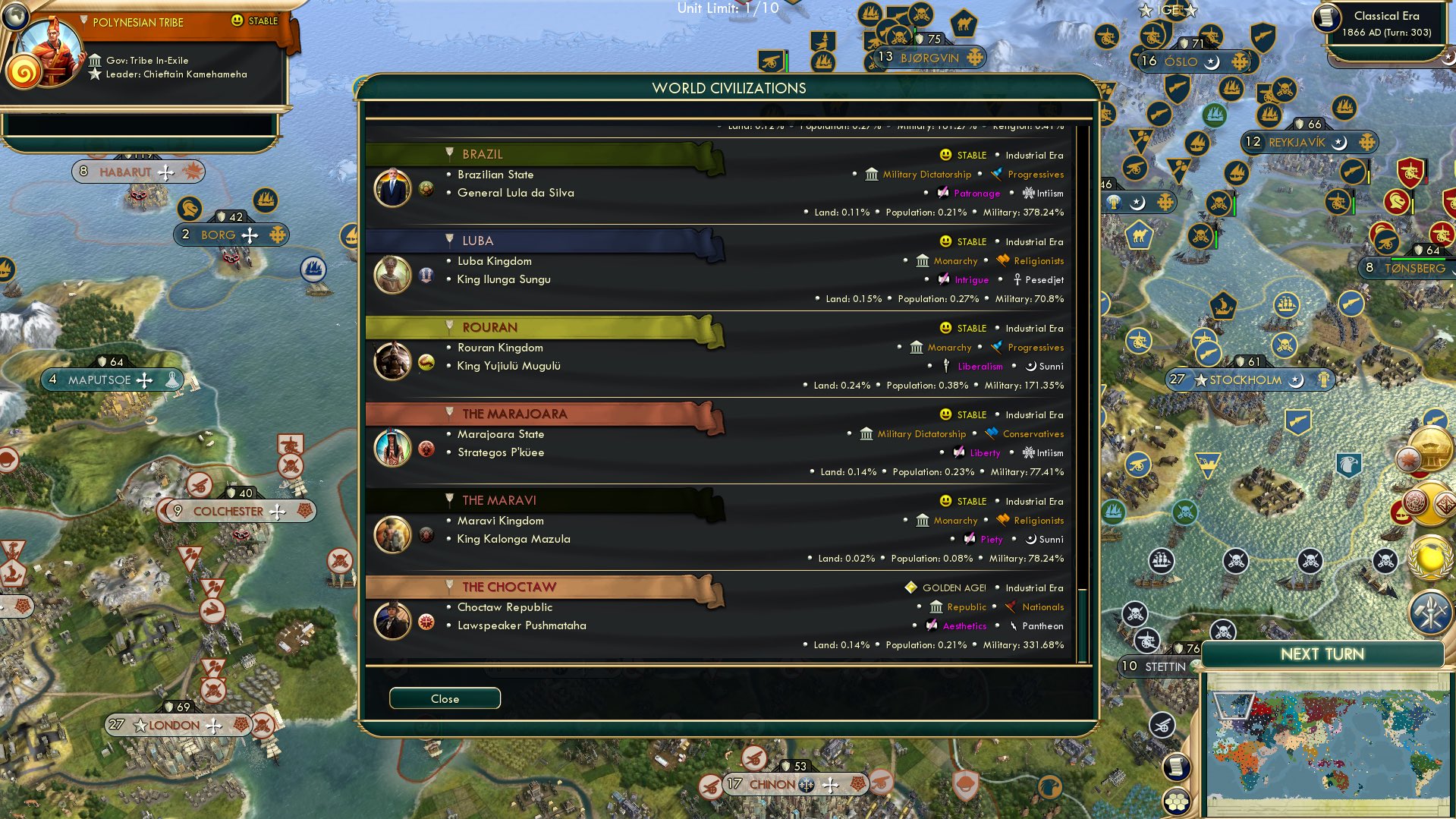Select the Pesedjet ankh icon beside Luba
1456x819 pixels.
pyautogui.click(x=1016, y=279)
